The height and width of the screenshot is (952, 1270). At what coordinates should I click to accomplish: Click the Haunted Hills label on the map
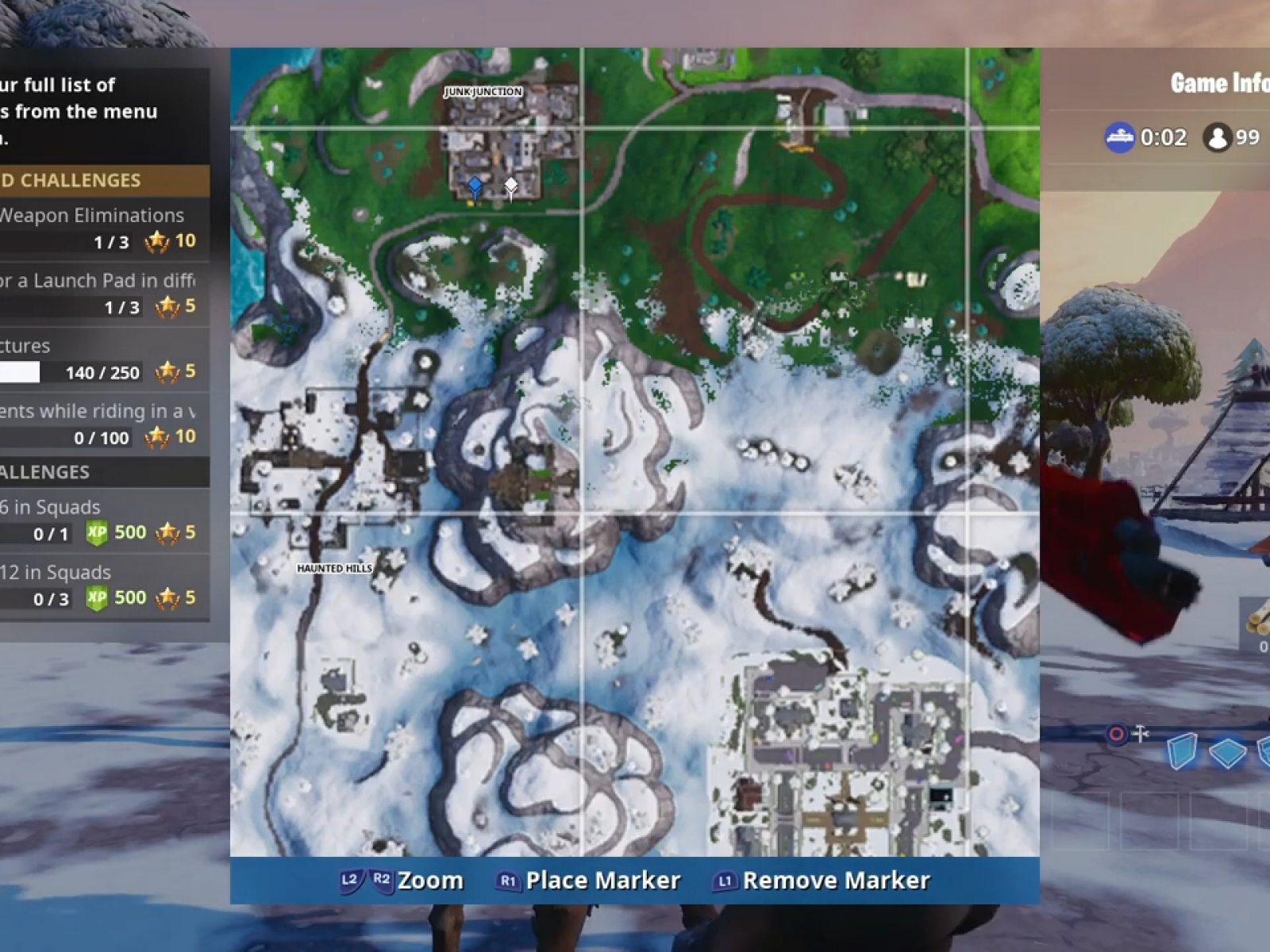tap(334, 568)
